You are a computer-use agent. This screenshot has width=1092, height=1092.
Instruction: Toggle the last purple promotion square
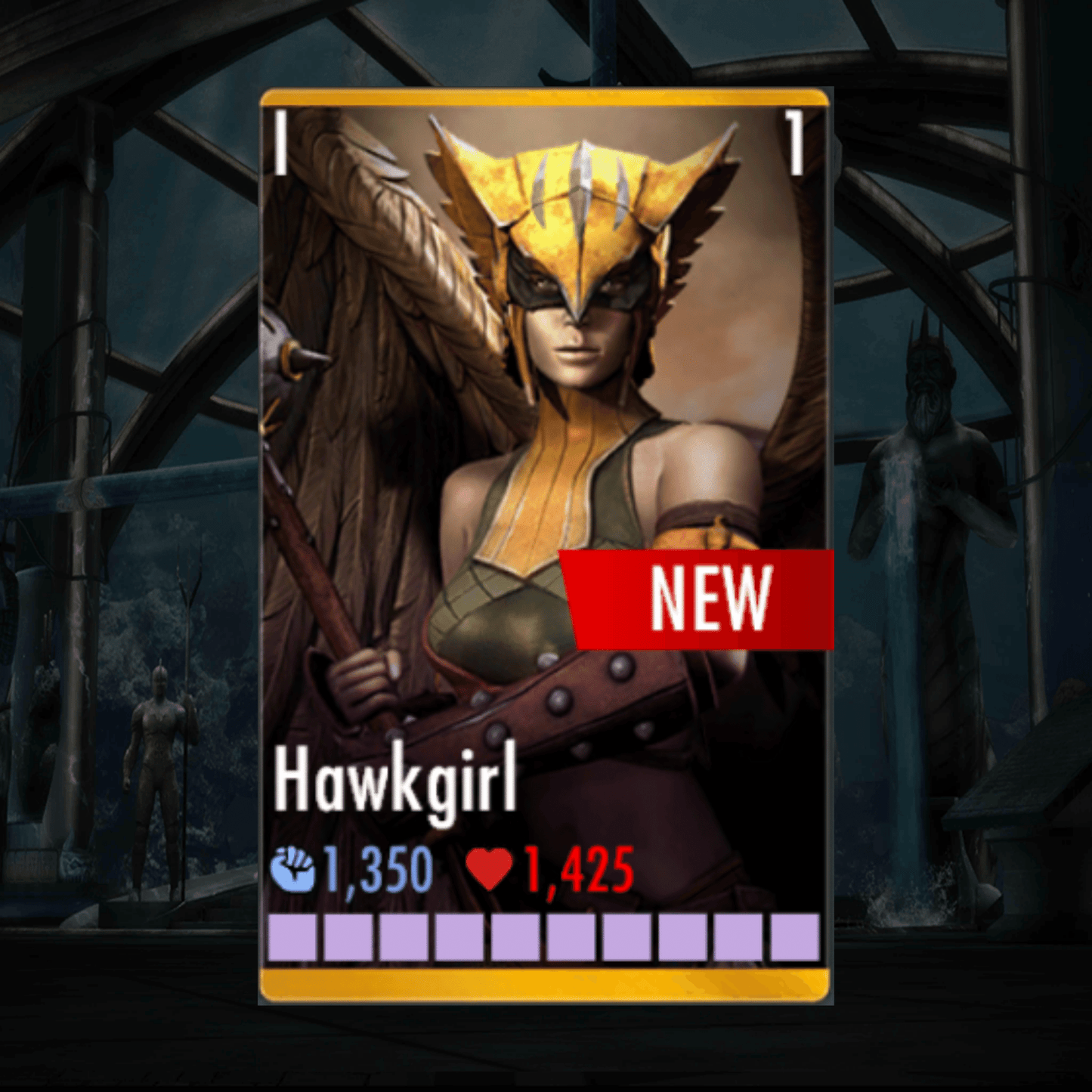(794, 939)
